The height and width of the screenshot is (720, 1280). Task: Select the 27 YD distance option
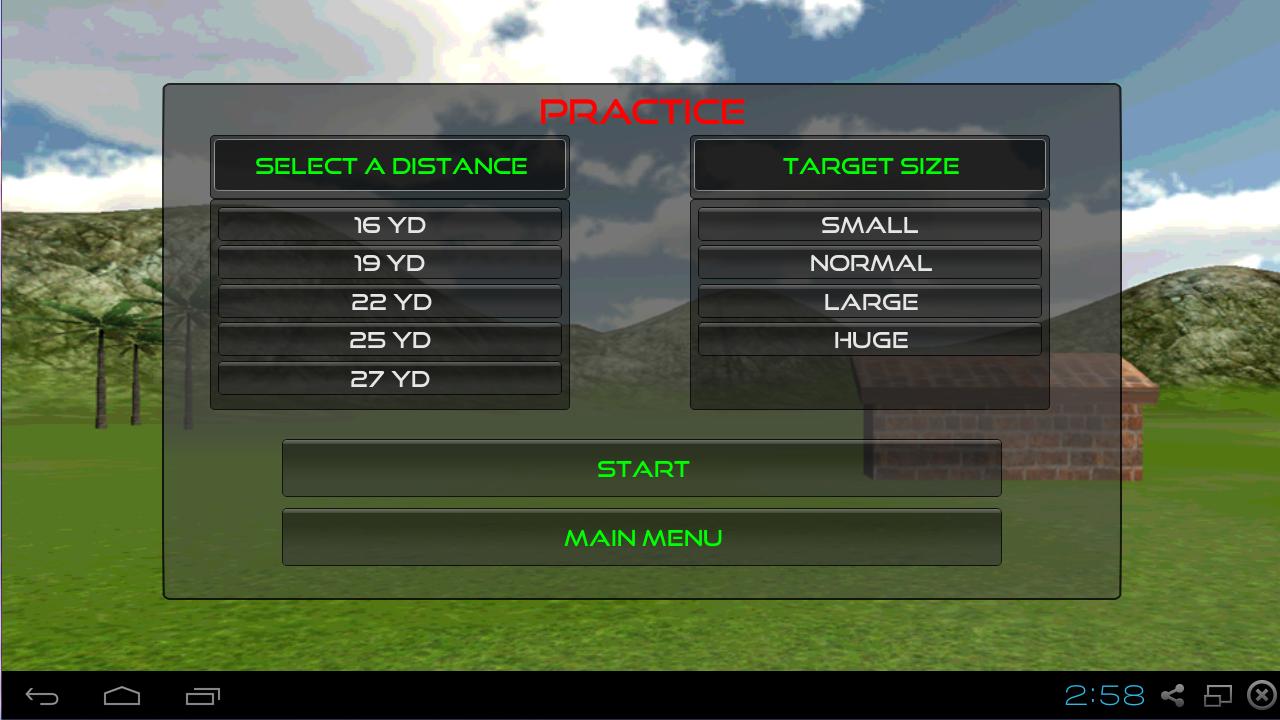click(390, 379)
